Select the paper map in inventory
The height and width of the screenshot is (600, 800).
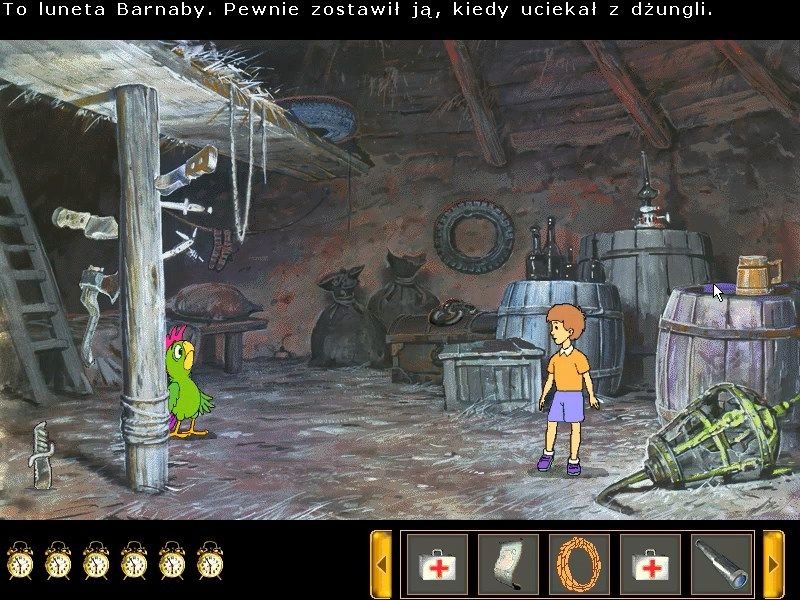click(508, 564)
